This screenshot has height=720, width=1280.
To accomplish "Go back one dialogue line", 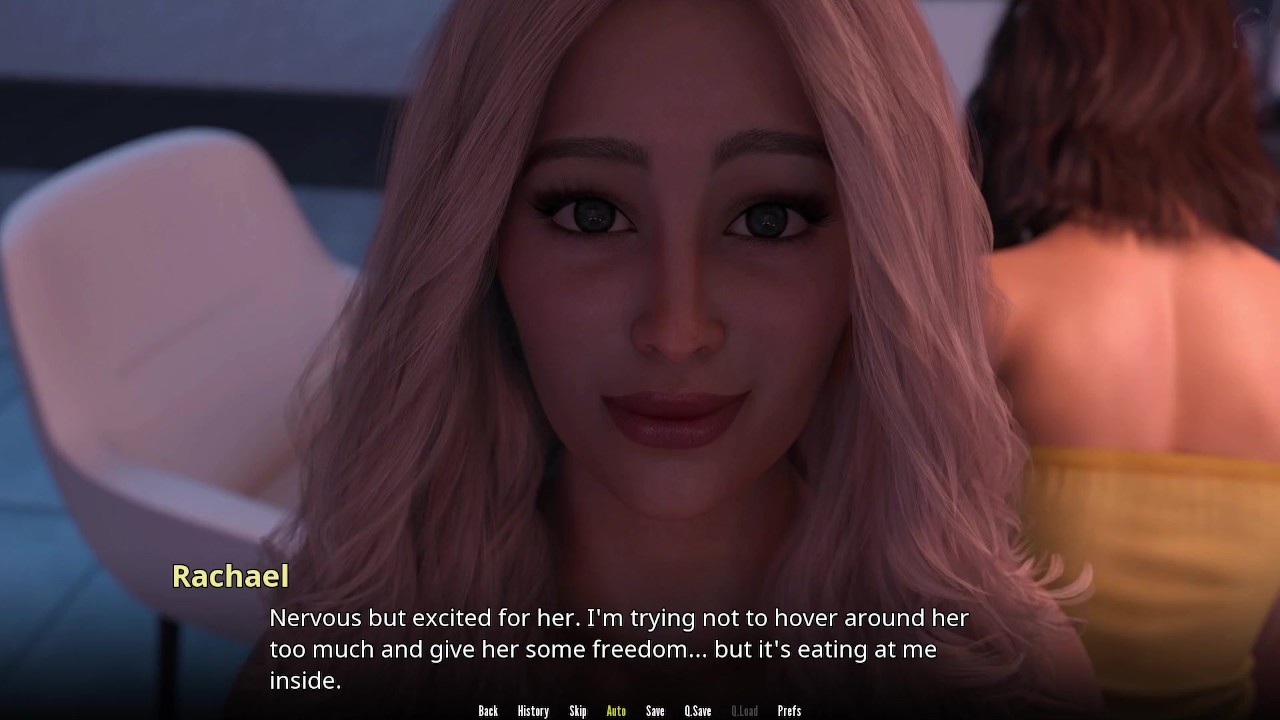I will (x=488, y=711).
